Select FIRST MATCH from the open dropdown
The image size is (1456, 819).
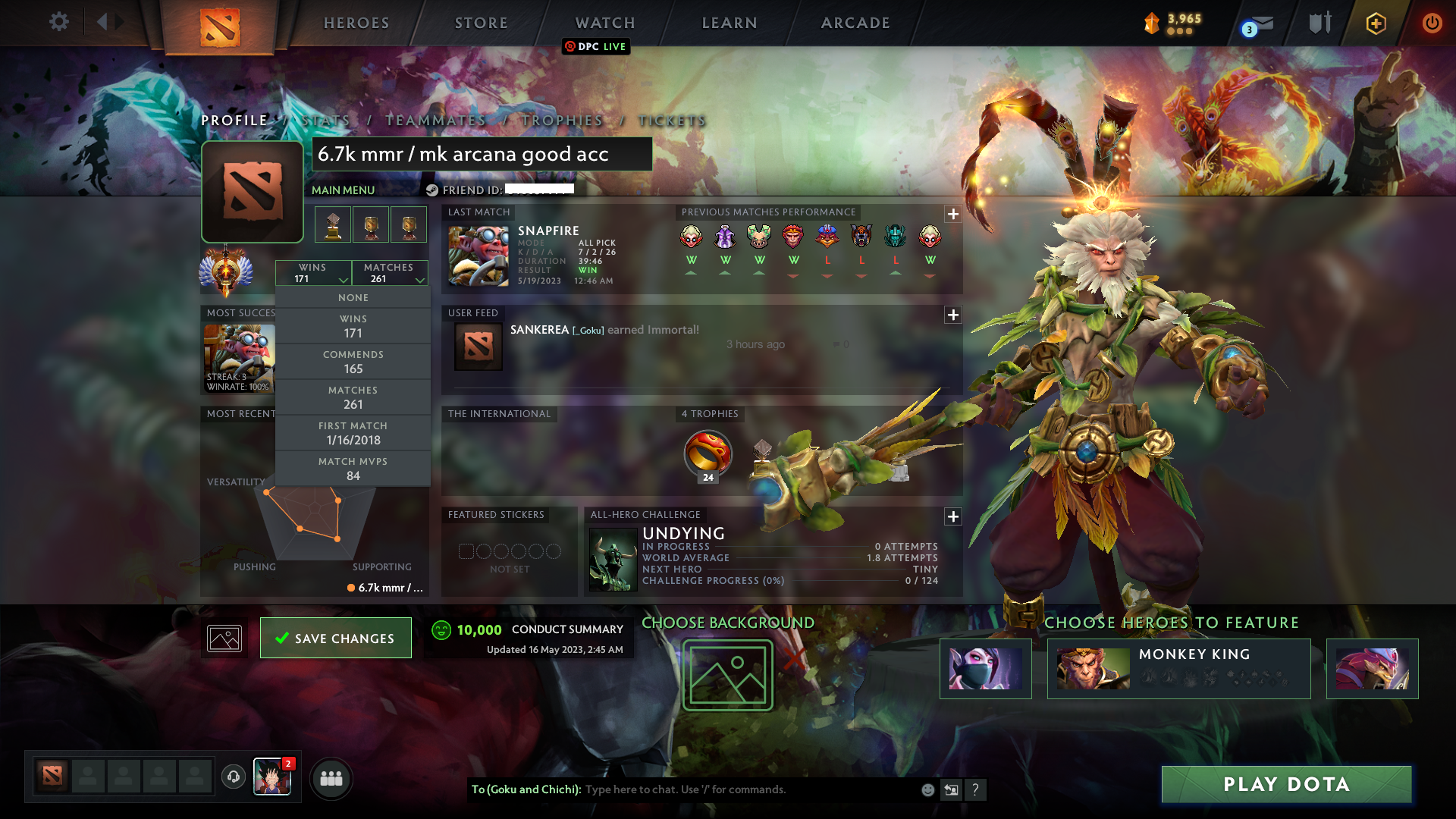(353, 432)
